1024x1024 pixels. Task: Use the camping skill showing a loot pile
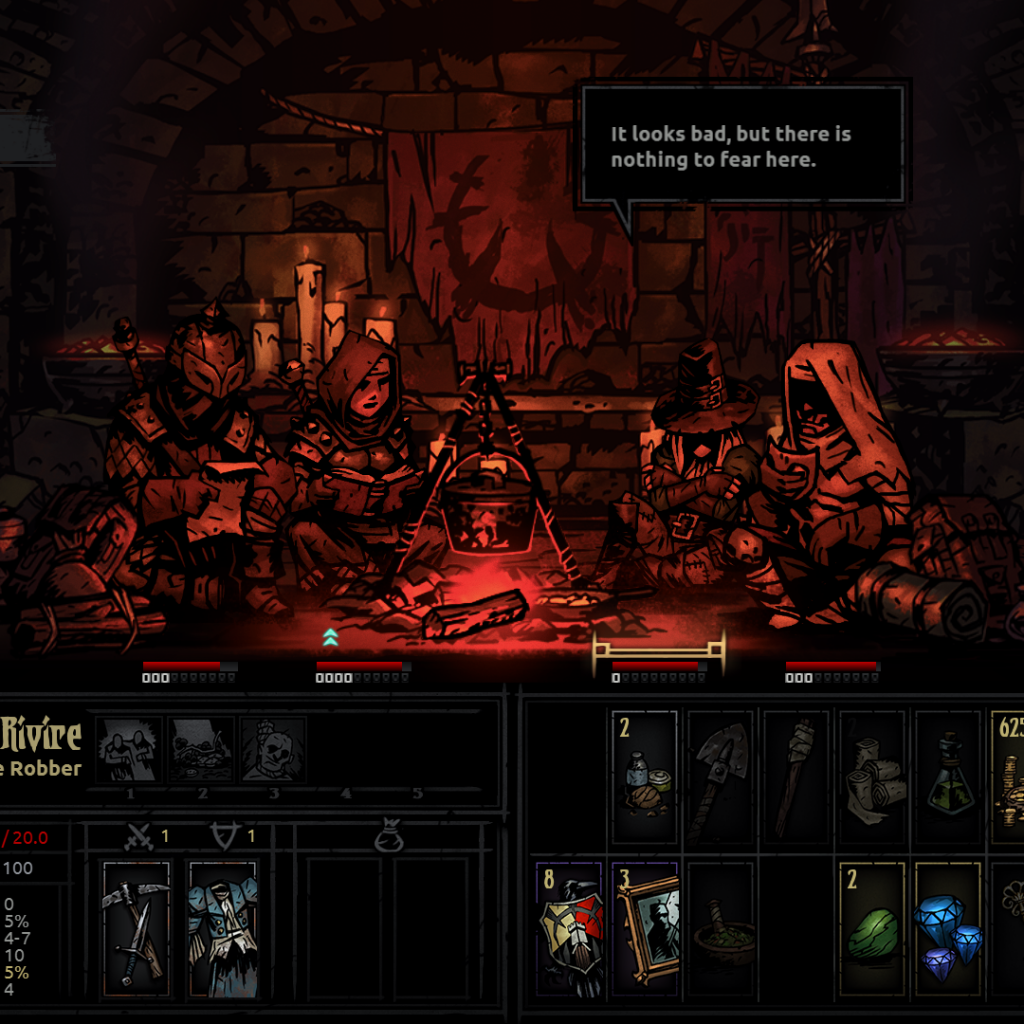[201, 749]
